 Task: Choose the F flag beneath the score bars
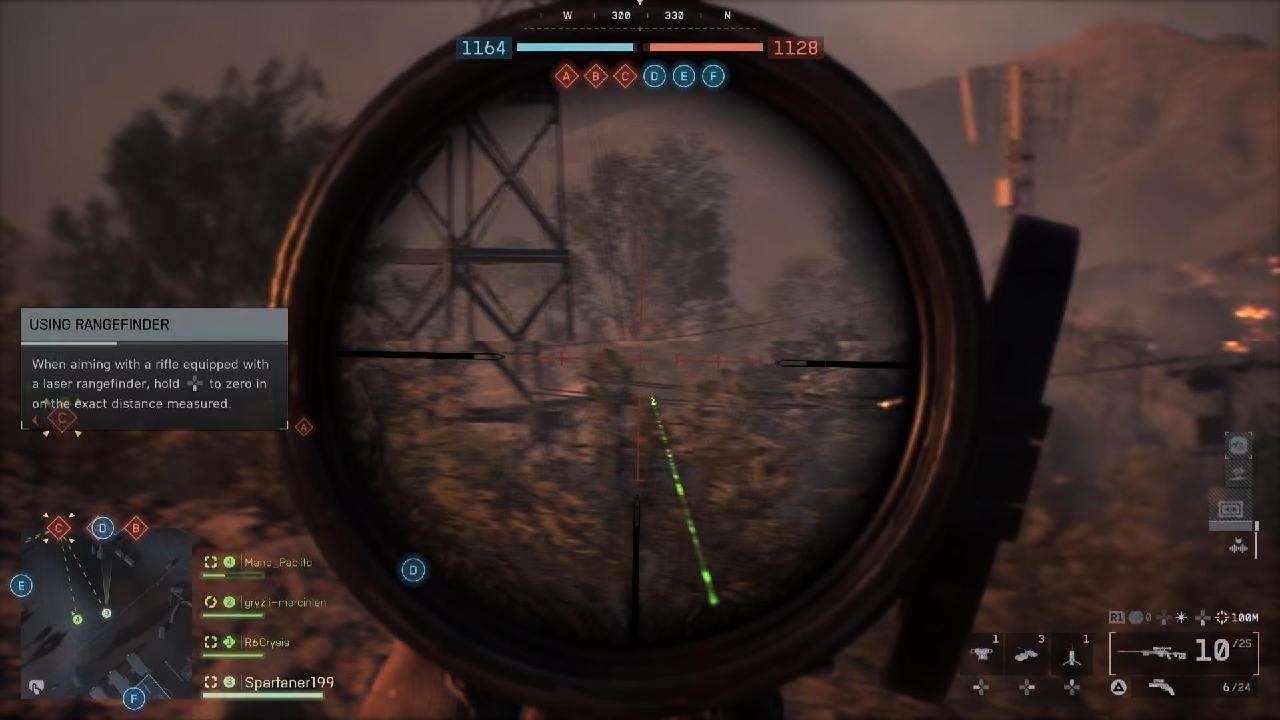[x=713, y=76]
